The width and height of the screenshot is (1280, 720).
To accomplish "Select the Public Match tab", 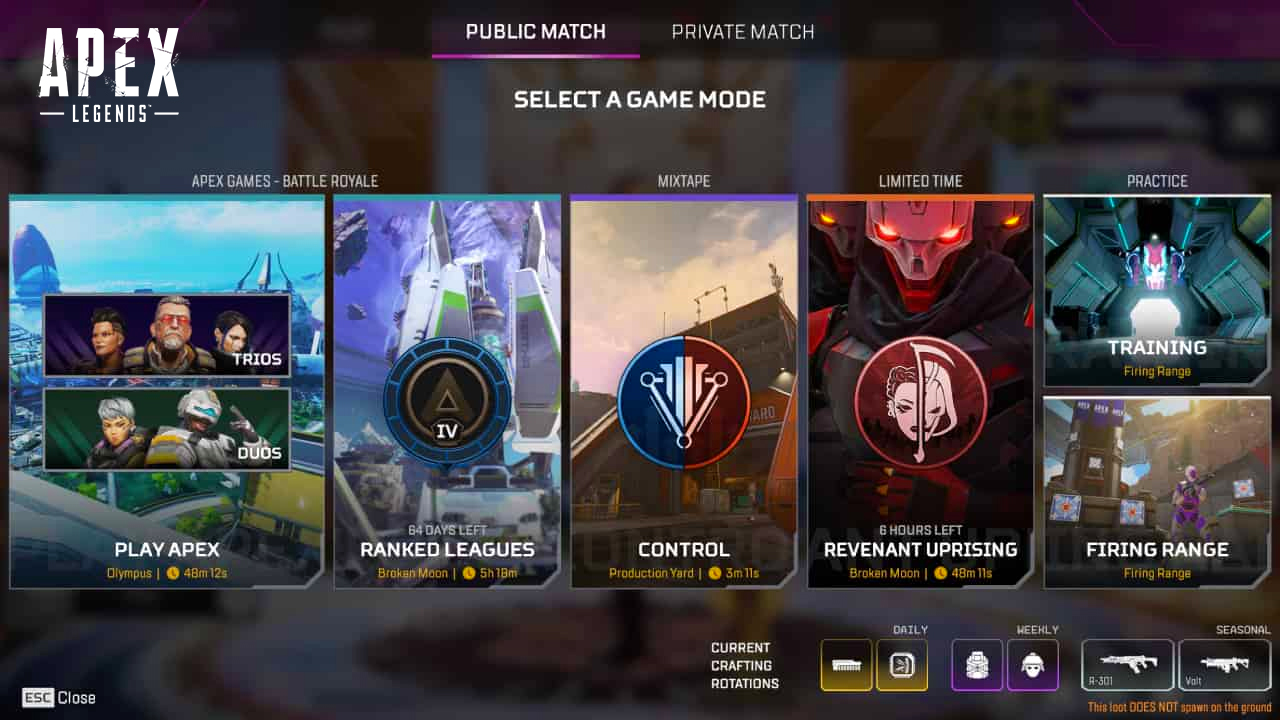I will (x=535, y=31).
